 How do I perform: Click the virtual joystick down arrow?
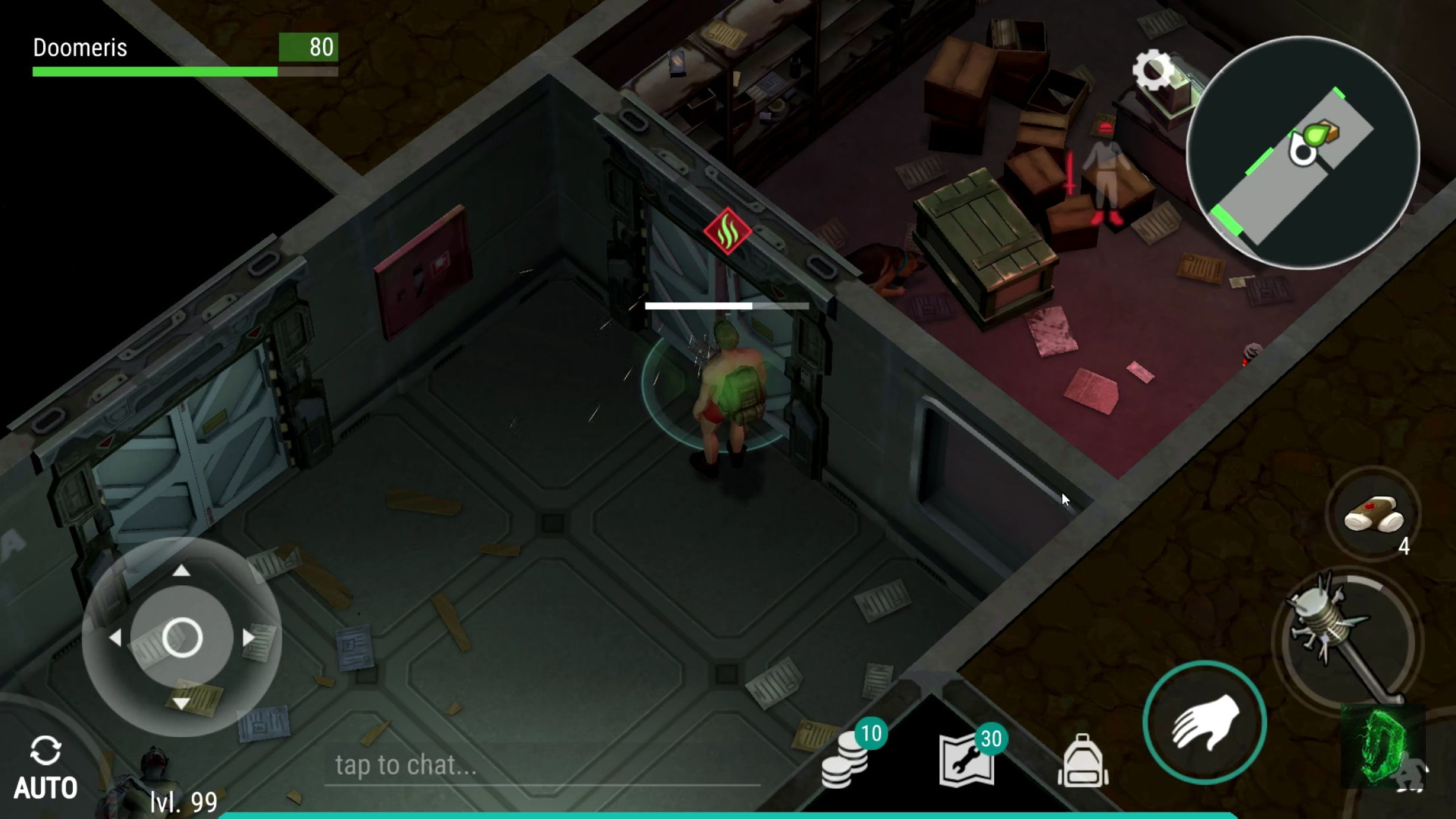(x=181, y=704)
